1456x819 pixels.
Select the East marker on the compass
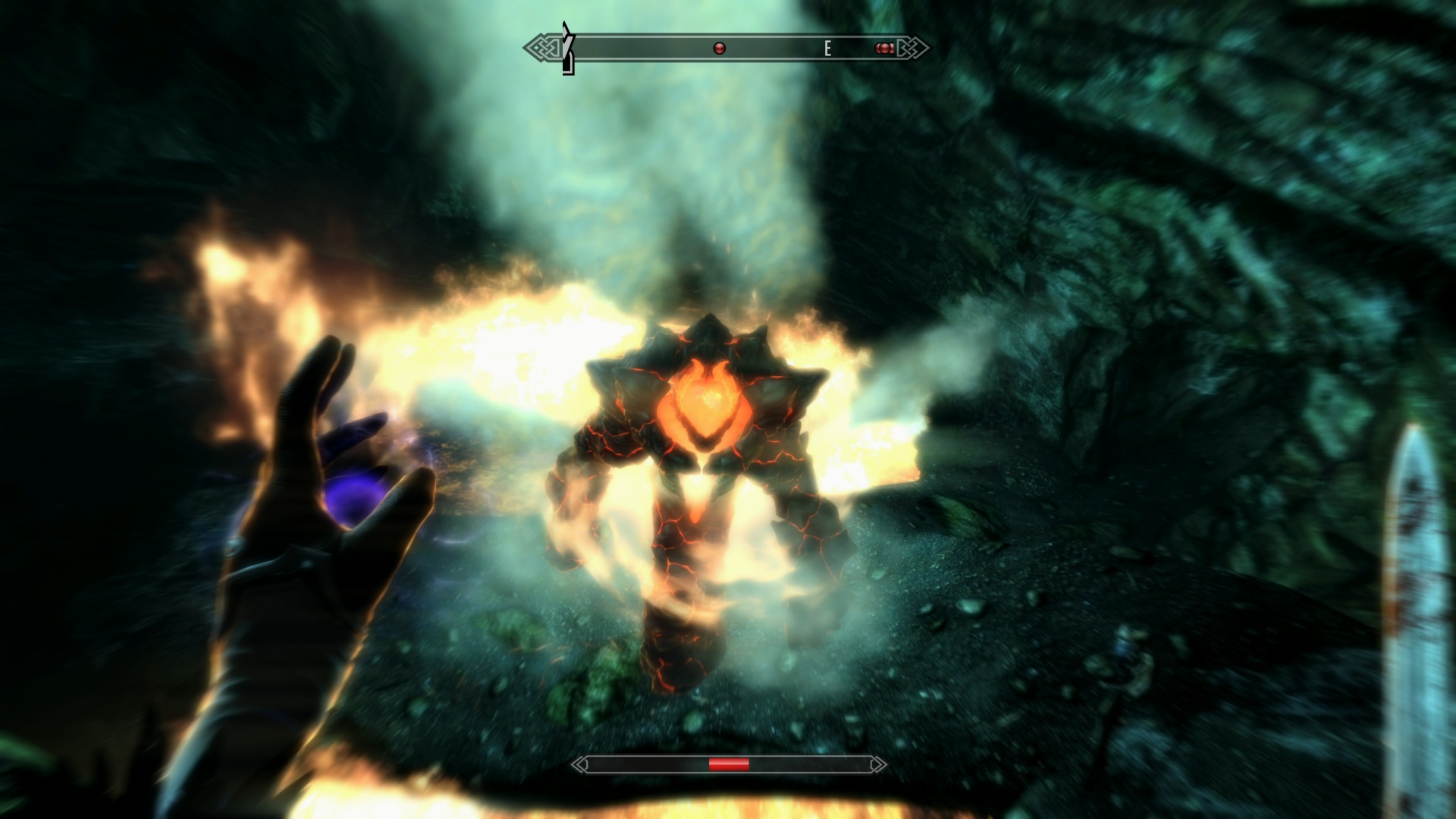pyautogui.click(x=827, y=49)
